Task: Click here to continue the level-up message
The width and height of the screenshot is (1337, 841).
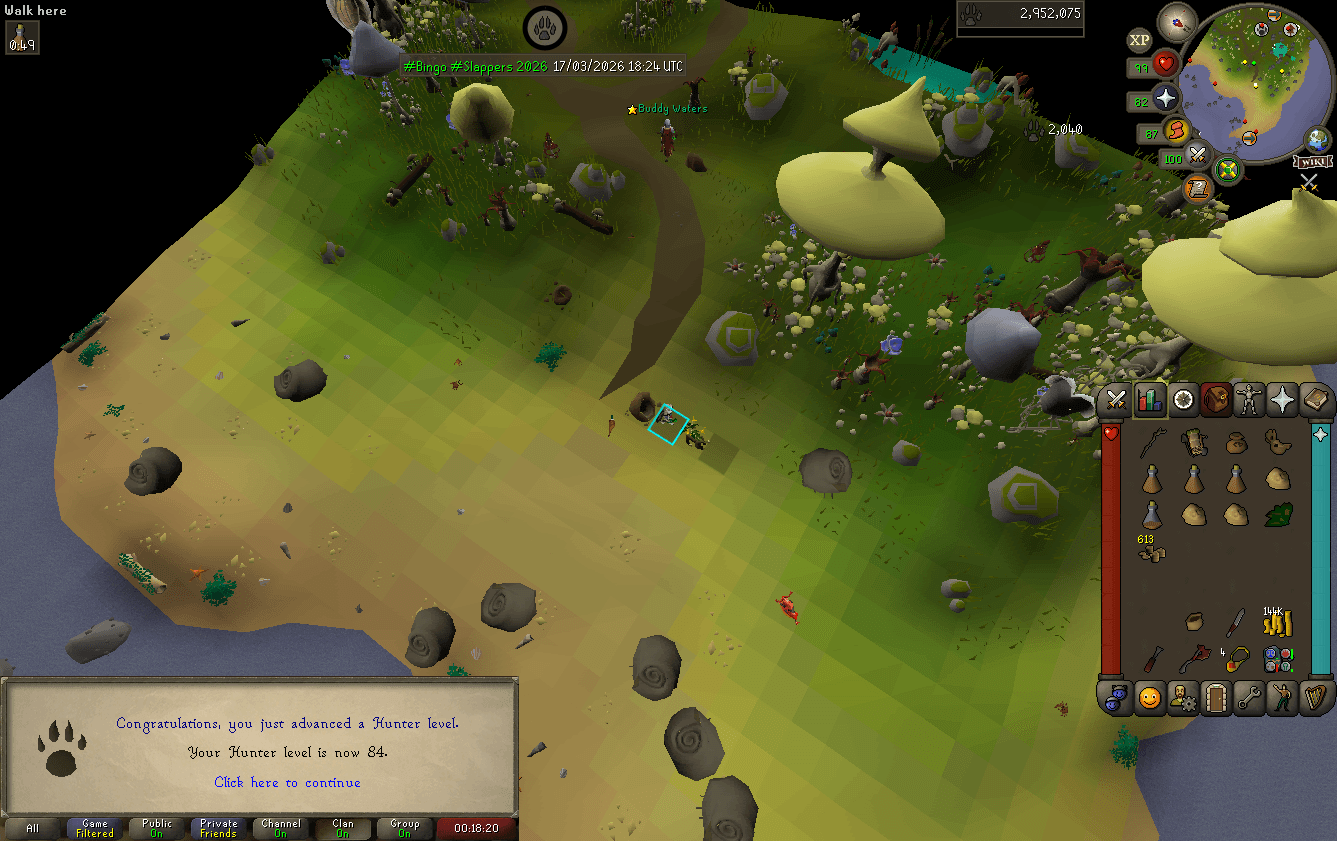Action: tap(287, 782)
